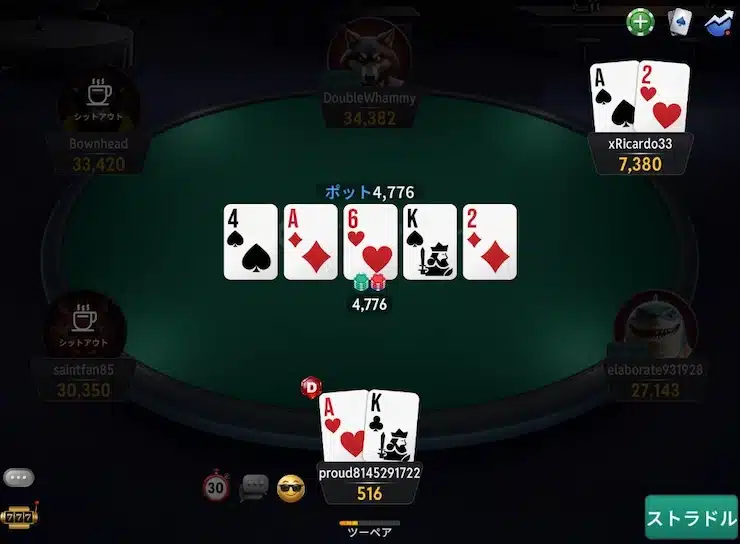Screen dimensions: 740x544
Task: Add chips with the green plus chip icon
Action: (x=640, y=21)
